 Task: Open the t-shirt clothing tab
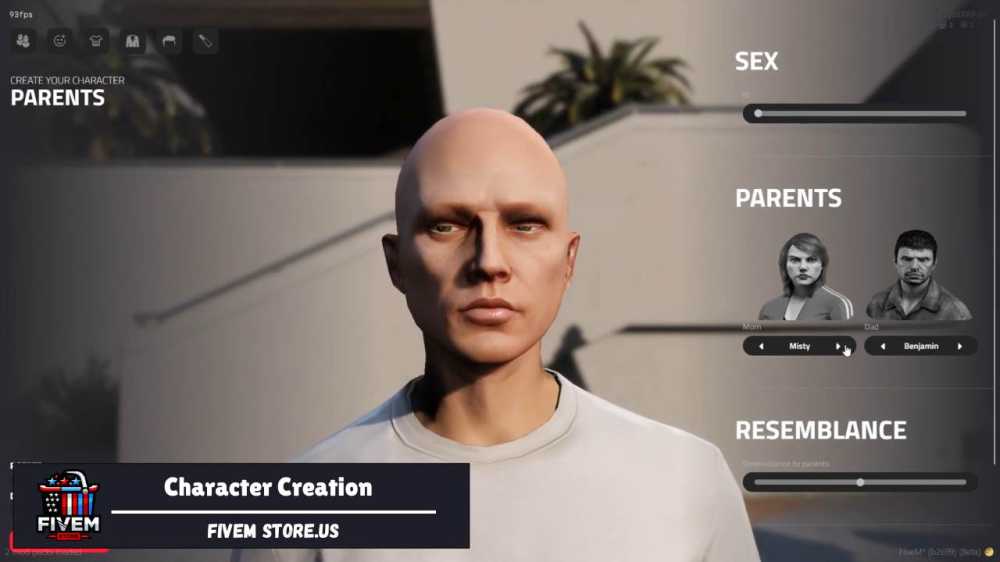tap(96, 41)
